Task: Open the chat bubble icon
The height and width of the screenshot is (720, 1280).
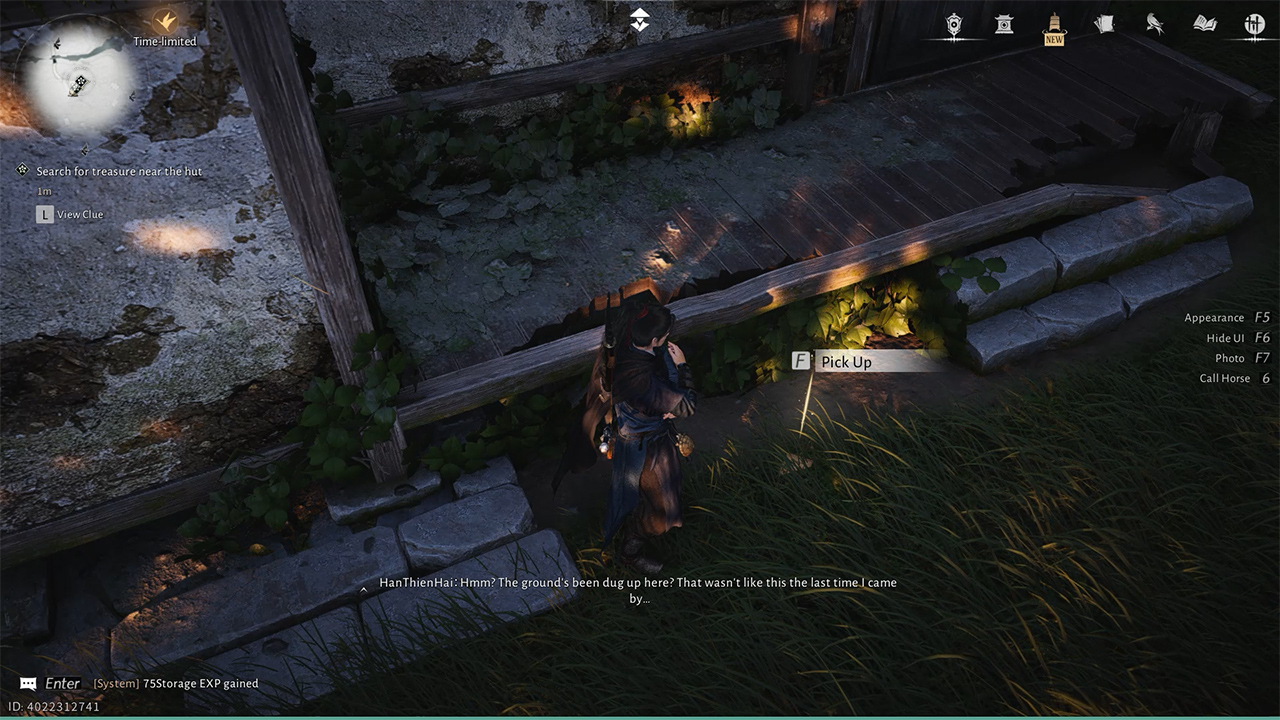Action: [28, 684]
